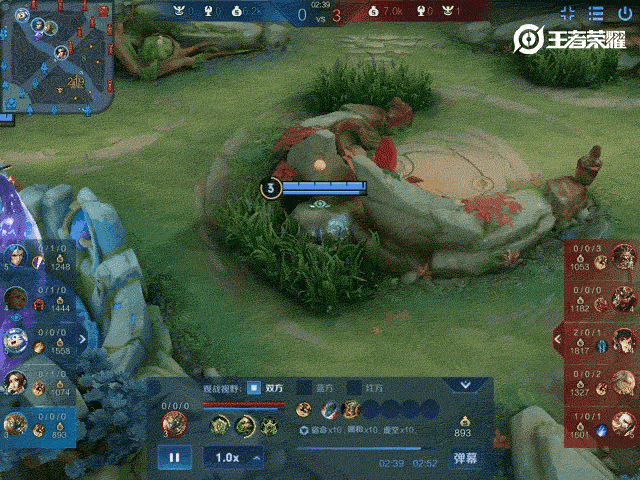
Task: Click the shrink-view arrows icon
Action: (x=568, y=13)
